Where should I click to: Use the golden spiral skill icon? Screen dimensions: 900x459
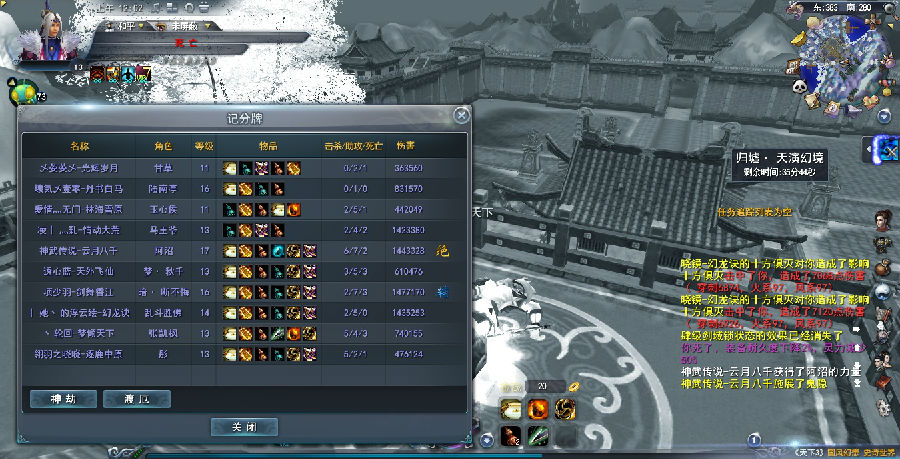click(565, 409)
